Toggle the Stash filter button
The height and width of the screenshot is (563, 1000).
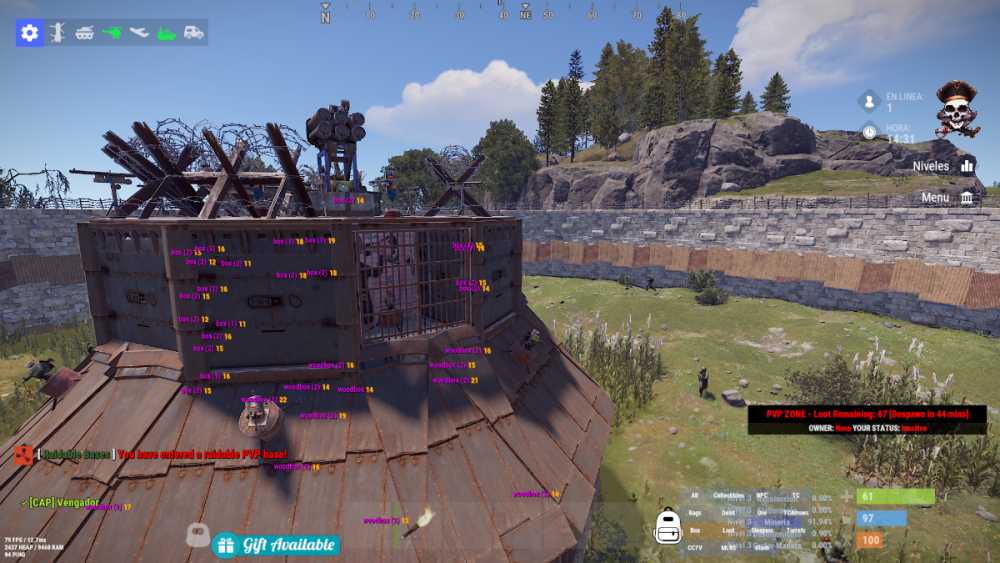[x=762, y=547]
